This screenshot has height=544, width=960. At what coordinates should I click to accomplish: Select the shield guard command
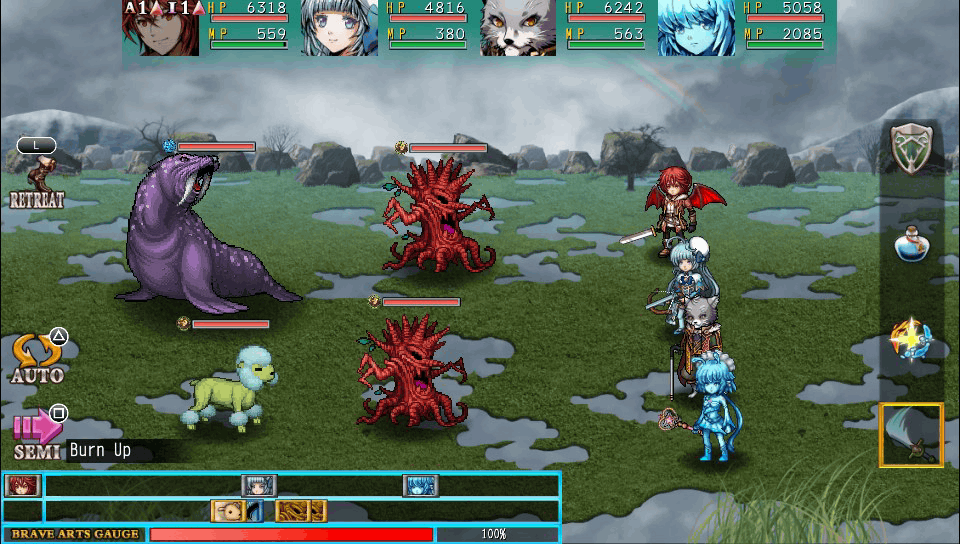click(911, 150)
